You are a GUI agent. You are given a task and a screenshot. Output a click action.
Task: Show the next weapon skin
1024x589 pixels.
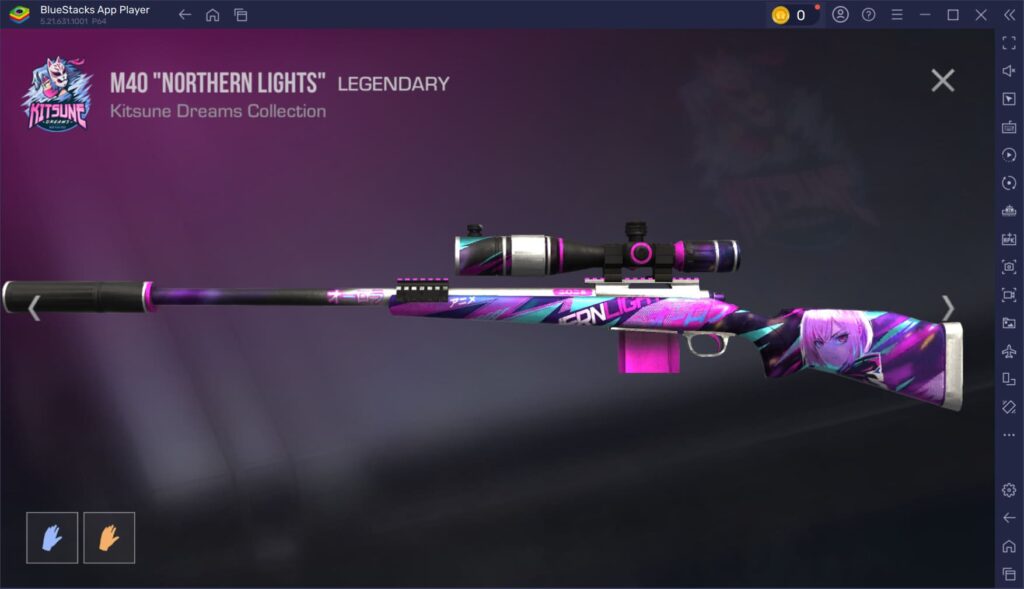[x=947, y=308]
